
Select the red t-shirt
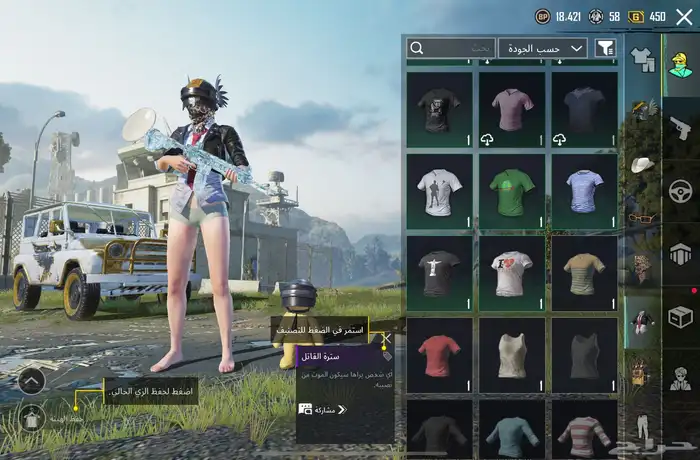(441, 354)
